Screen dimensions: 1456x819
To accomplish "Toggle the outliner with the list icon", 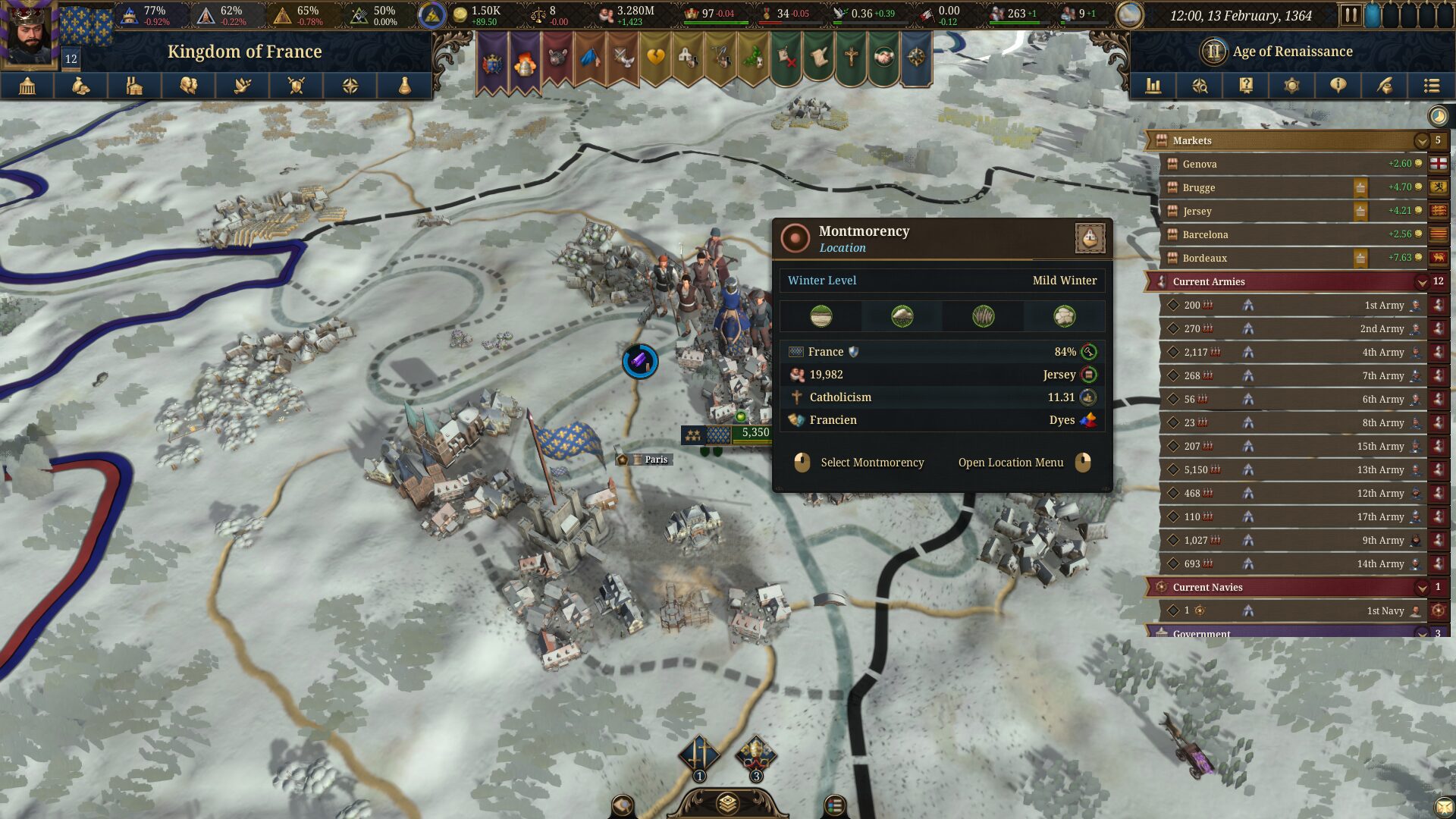I will point(1432,86).
